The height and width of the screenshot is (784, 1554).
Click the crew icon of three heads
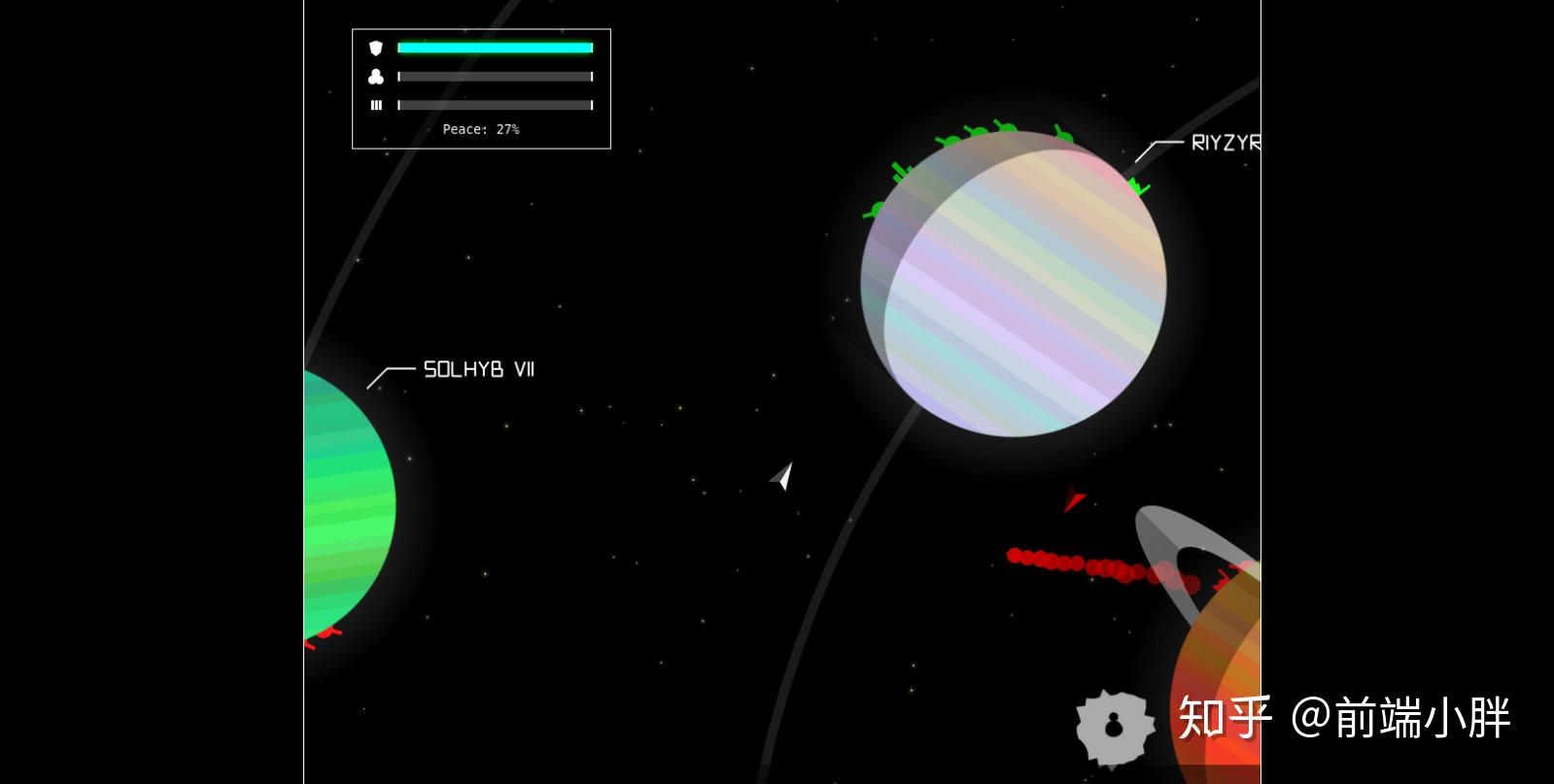pos(376,77)
